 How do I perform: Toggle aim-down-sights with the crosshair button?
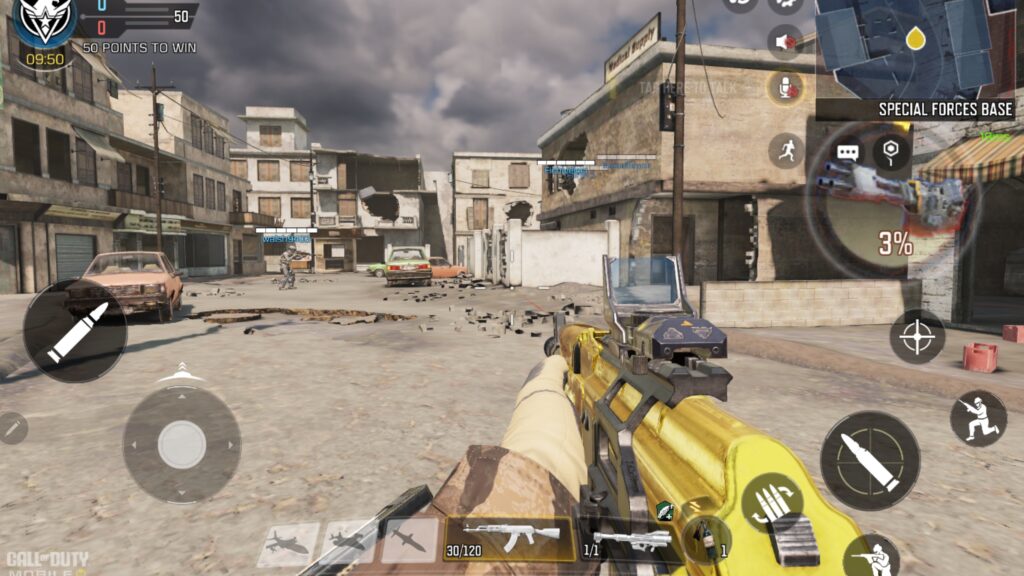[917, 337]
